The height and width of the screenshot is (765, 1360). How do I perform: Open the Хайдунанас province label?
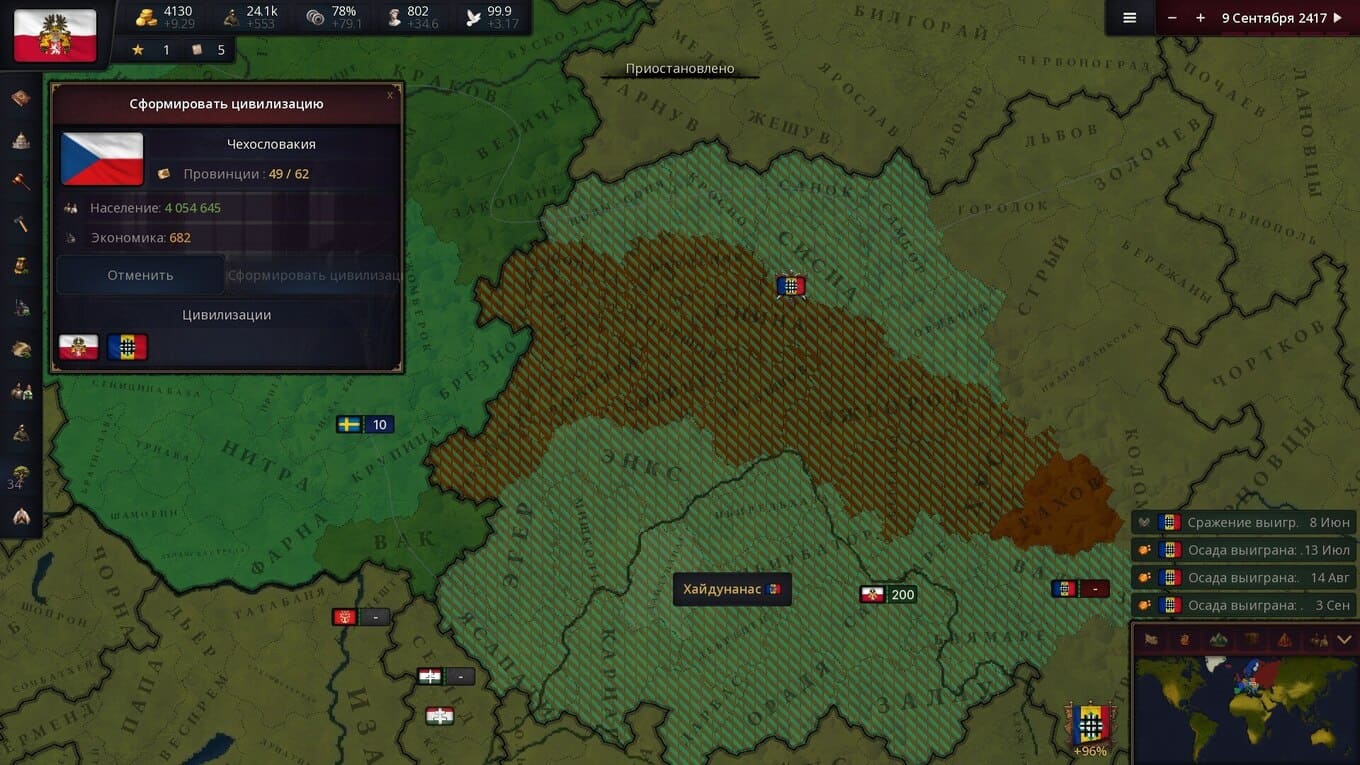coord(731,590)
